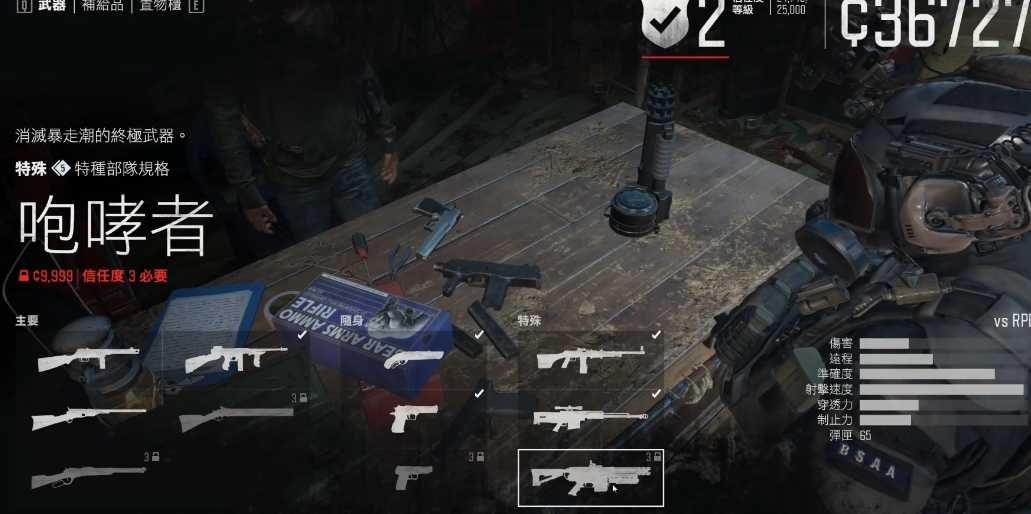Select the first 主要 submachine gun without checkmark

tap(88, 359)
